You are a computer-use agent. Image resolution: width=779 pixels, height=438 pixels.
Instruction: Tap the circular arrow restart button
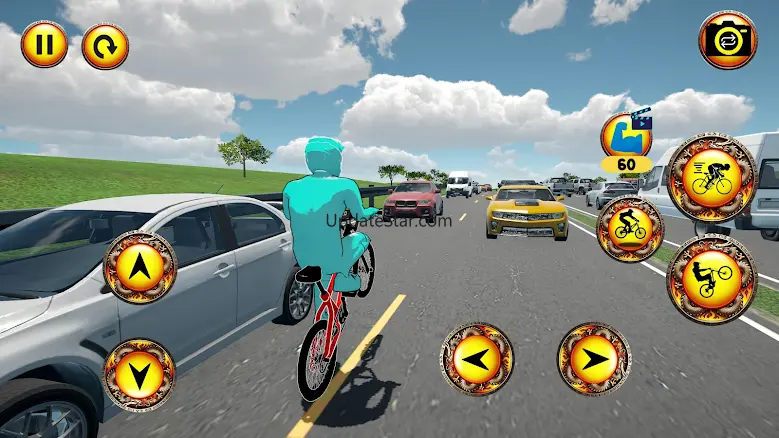(x=105, y=46)
